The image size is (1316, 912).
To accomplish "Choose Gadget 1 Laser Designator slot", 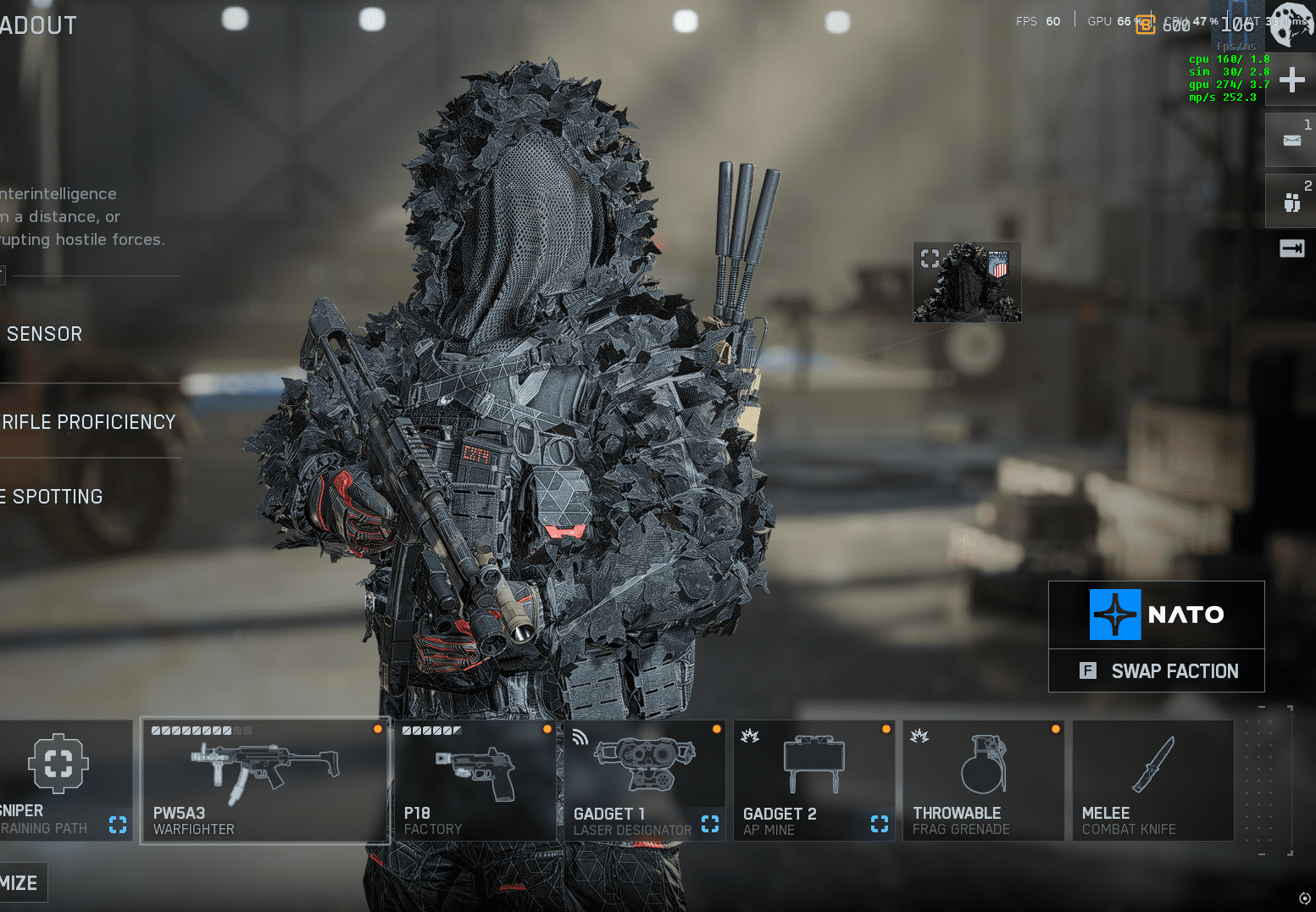I will click(x=645, y=780).
